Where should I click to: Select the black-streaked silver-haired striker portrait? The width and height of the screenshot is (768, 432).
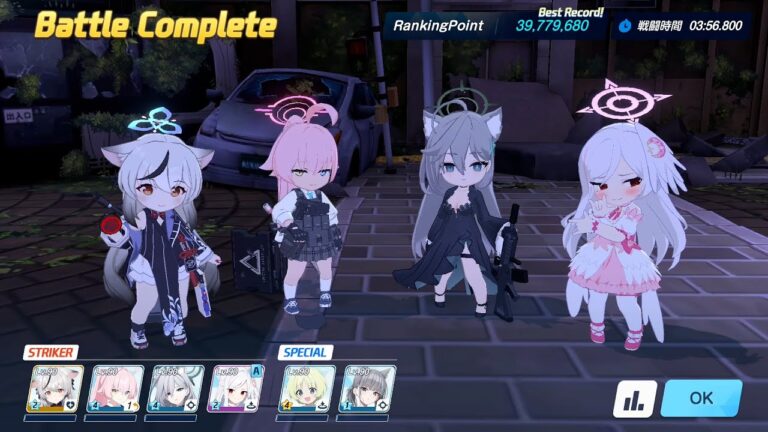55,388
